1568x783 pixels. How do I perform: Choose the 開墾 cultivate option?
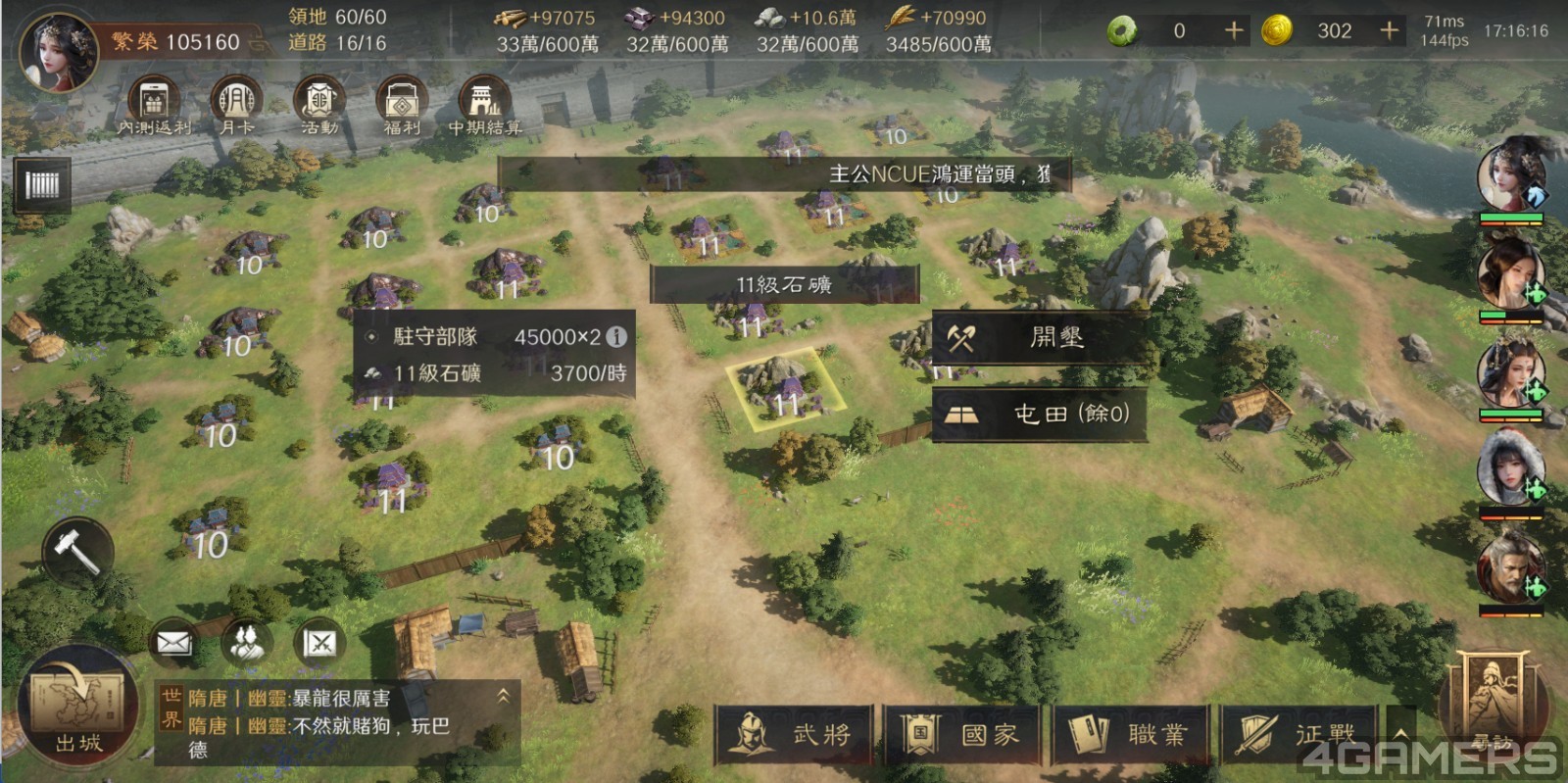[x=1040, y=338]
